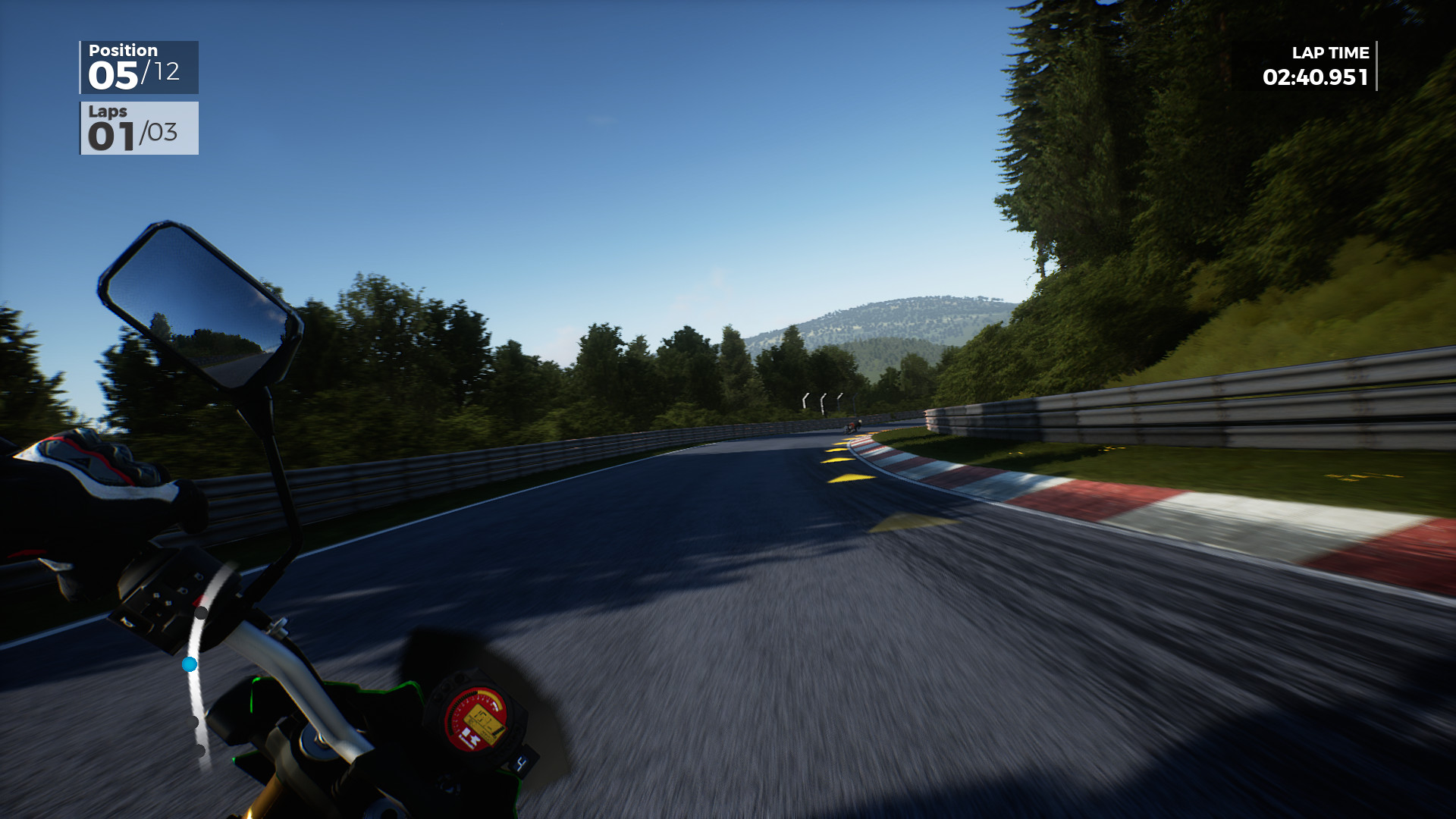Select the bike's dashboard tachometer gauge
This screenshot has width=1456, height=819.
475,717
